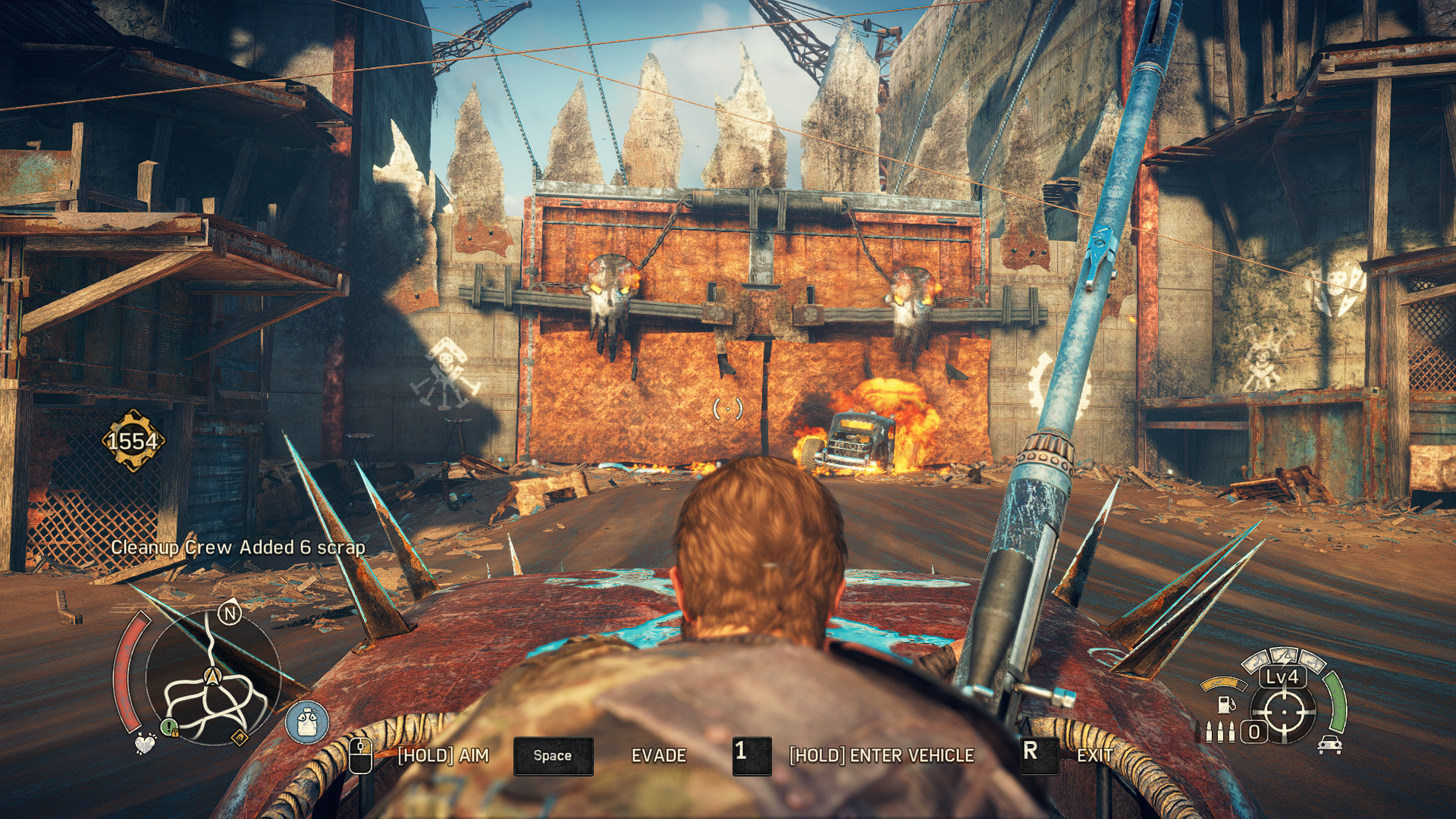The width and height of the screenshot is (1456, 819).
Task: Click the fuel pump icon
Action: click(1225, 704)
